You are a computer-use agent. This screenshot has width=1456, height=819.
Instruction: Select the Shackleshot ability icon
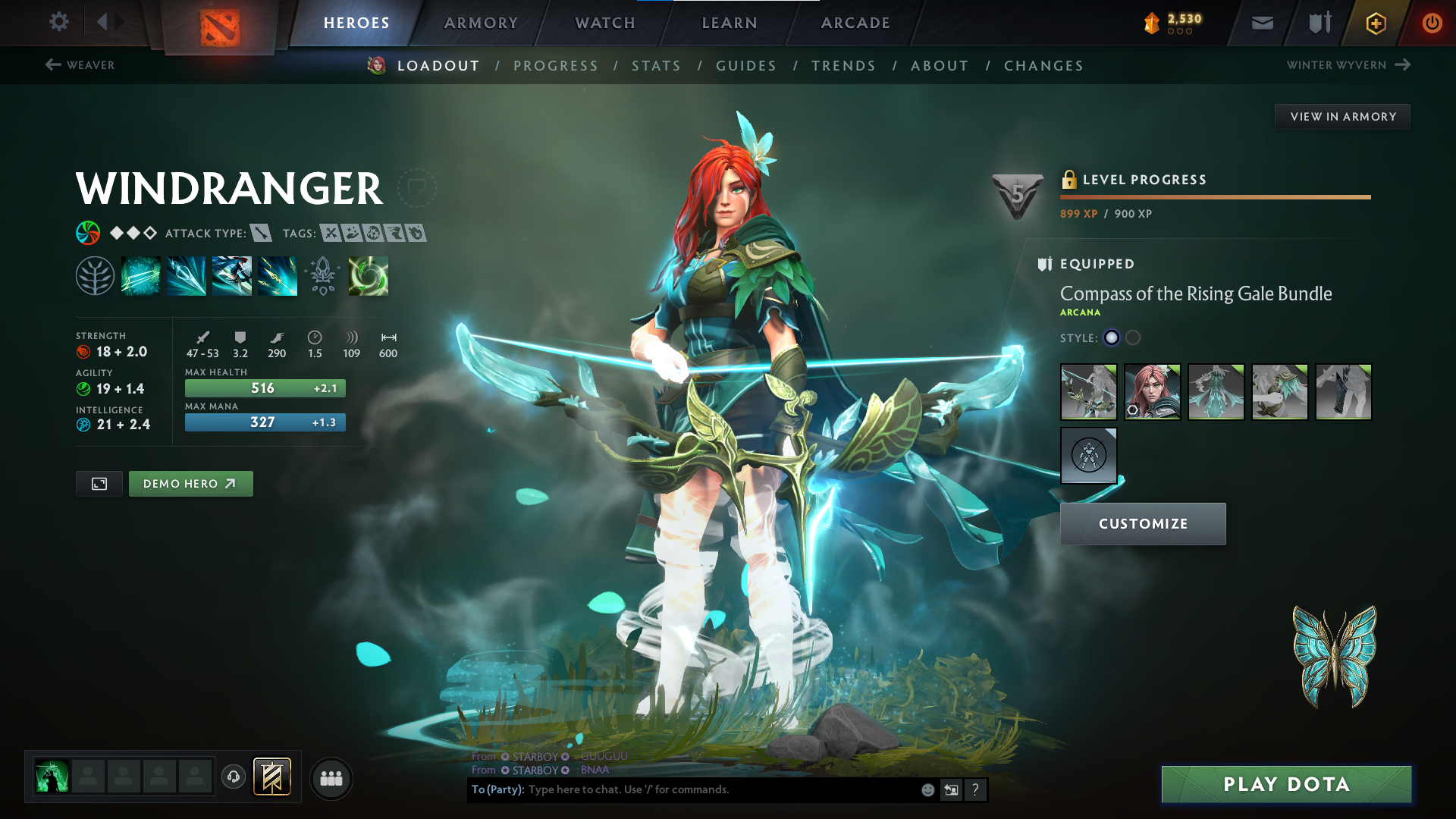click(141, 275)
